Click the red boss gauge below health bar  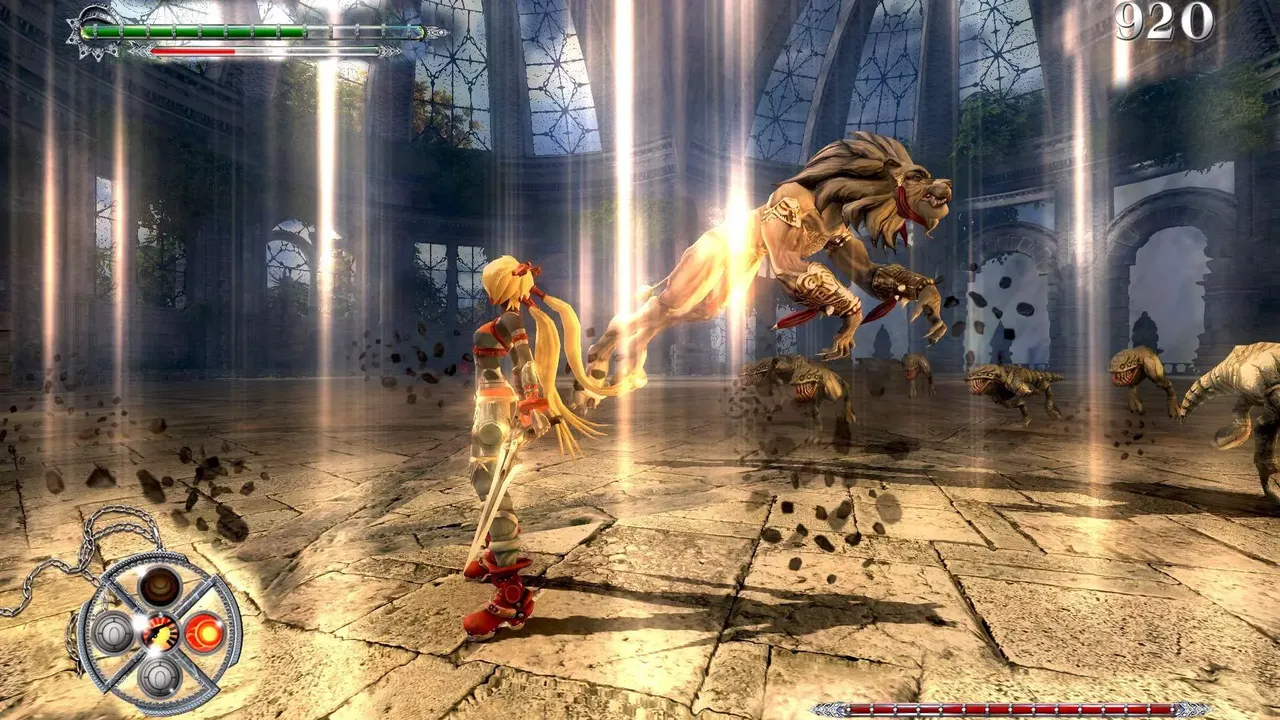pos(192,51)
